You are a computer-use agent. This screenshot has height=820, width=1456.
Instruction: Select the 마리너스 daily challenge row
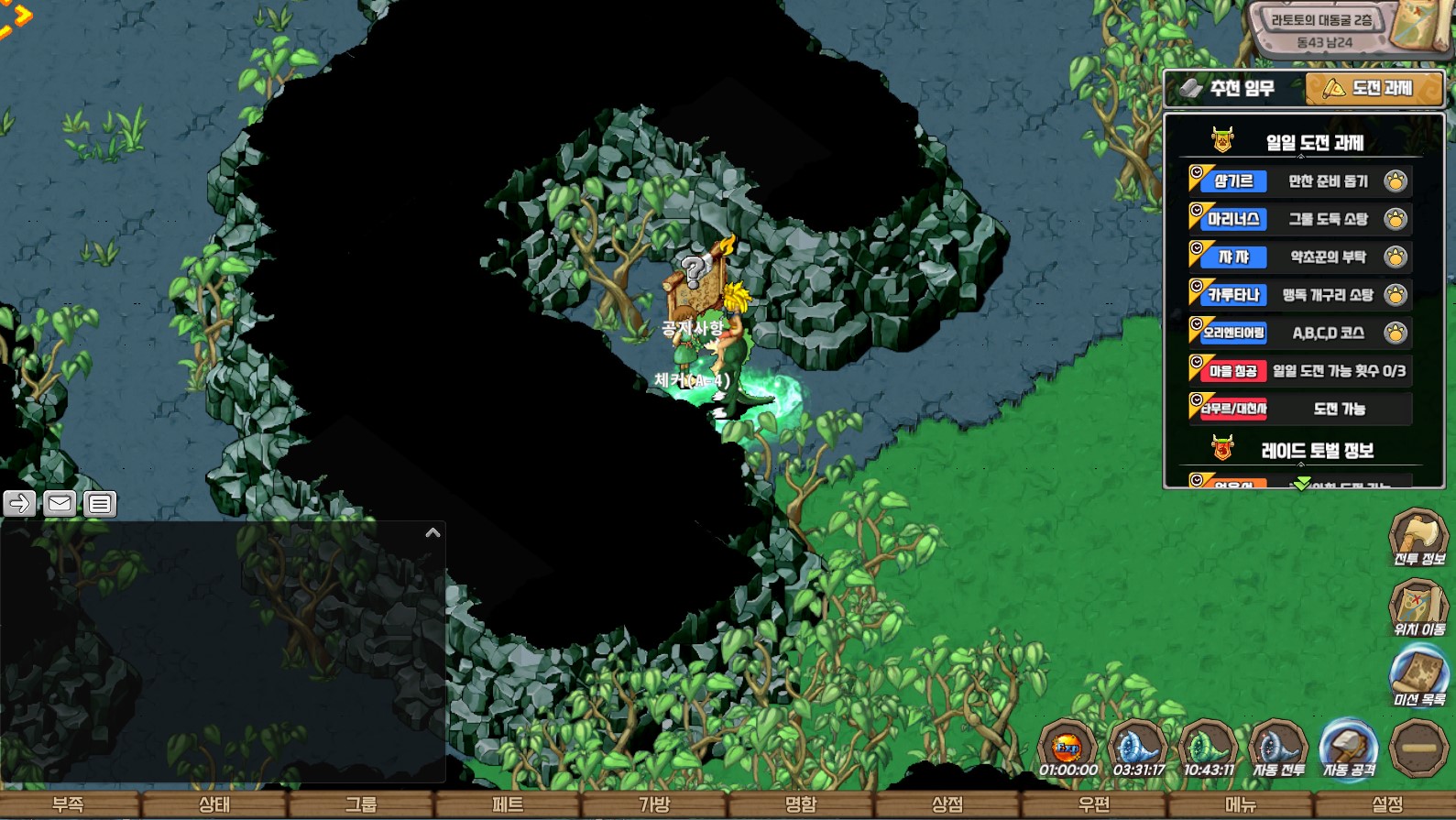[1299, 219]
